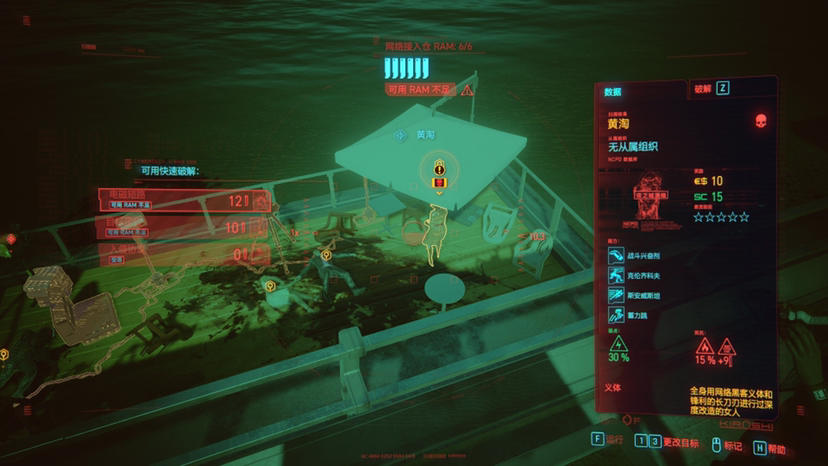Switch to the 数据 tab

pos(614,91)
